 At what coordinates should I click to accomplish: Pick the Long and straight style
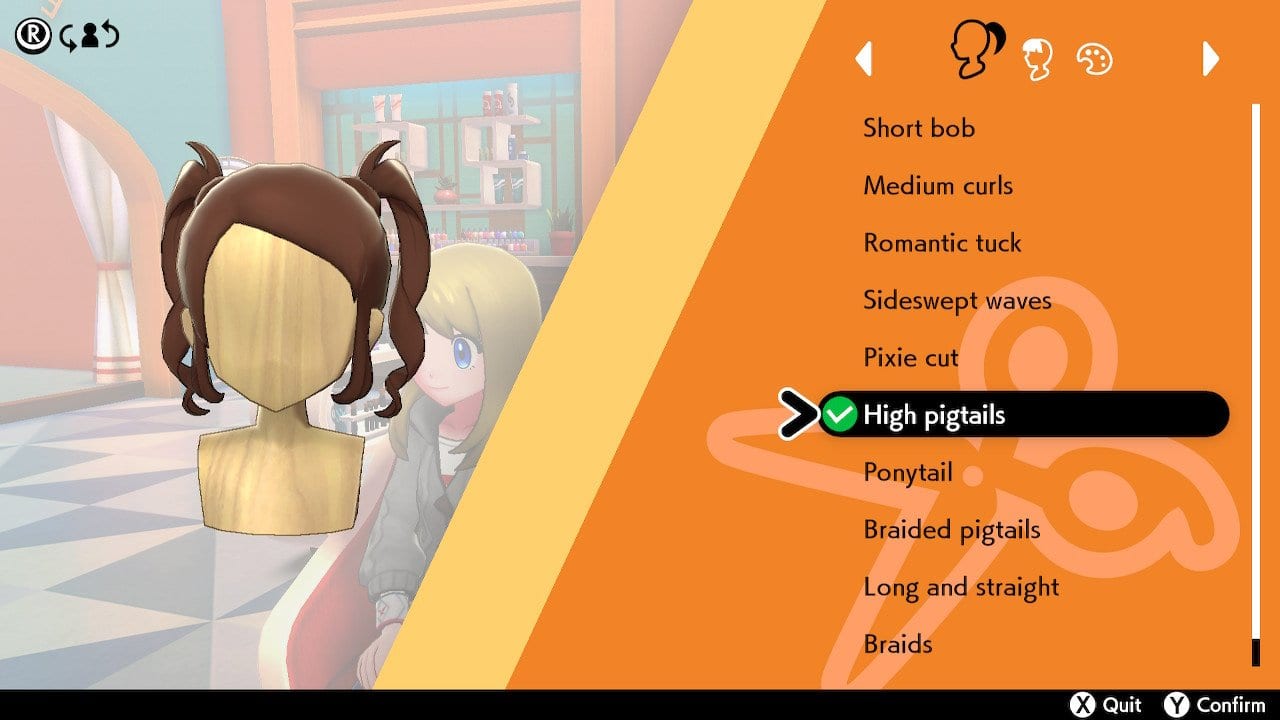pyautogui.click(x=961, y=587)
